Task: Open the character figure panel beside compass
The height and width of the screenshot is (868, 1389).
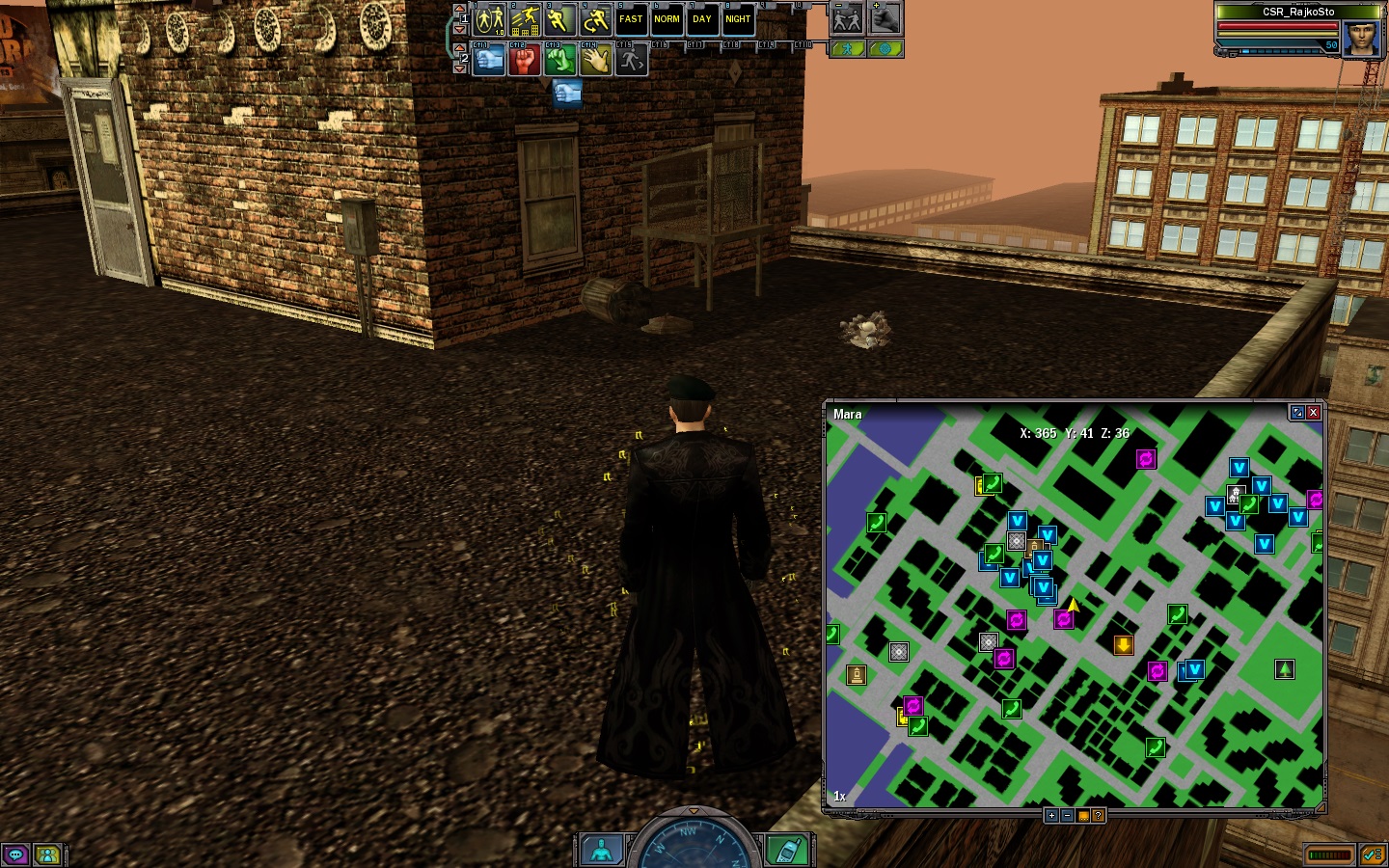Action: (x=601, y=851)
